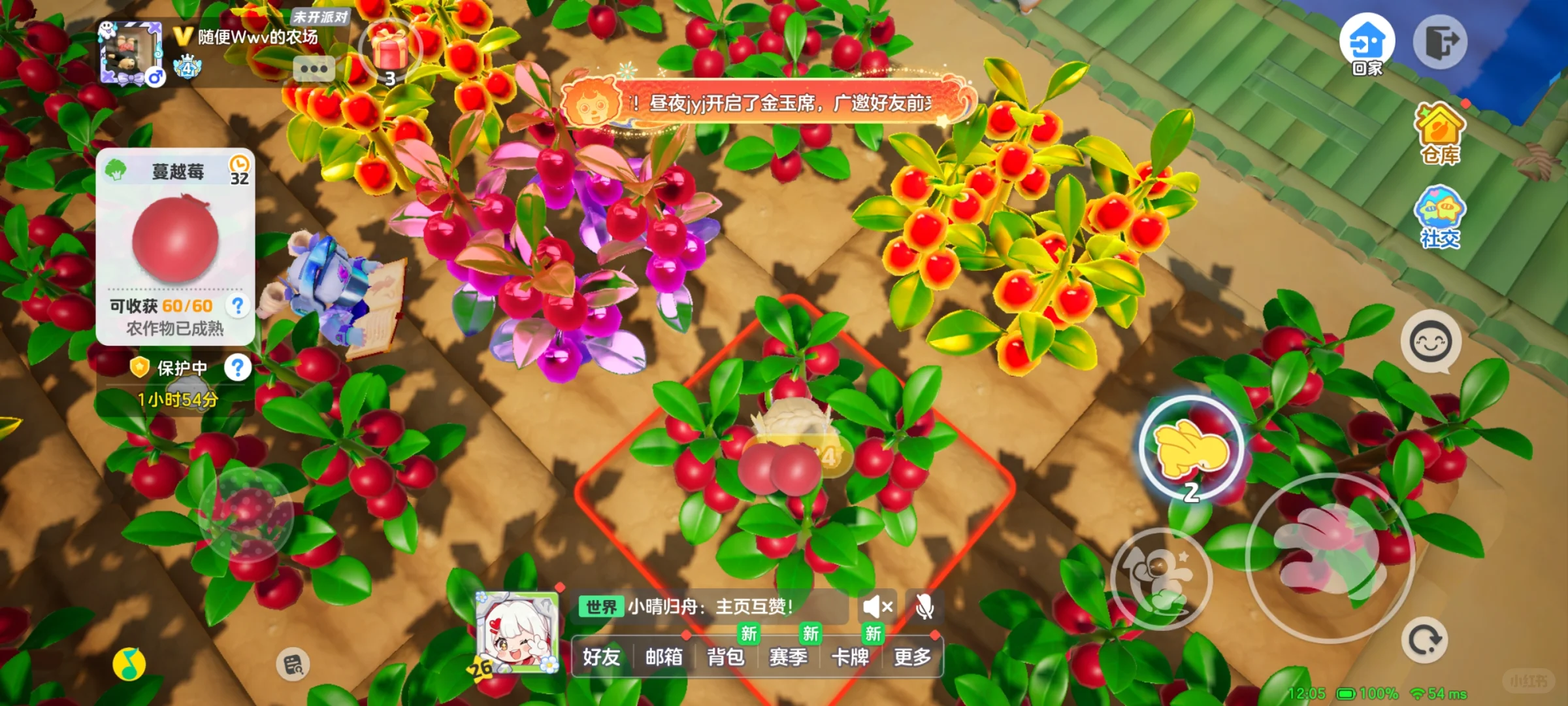Click the circular refresh arrow button
This screenshot has width=1568, height=706.
click(1424, 640)
